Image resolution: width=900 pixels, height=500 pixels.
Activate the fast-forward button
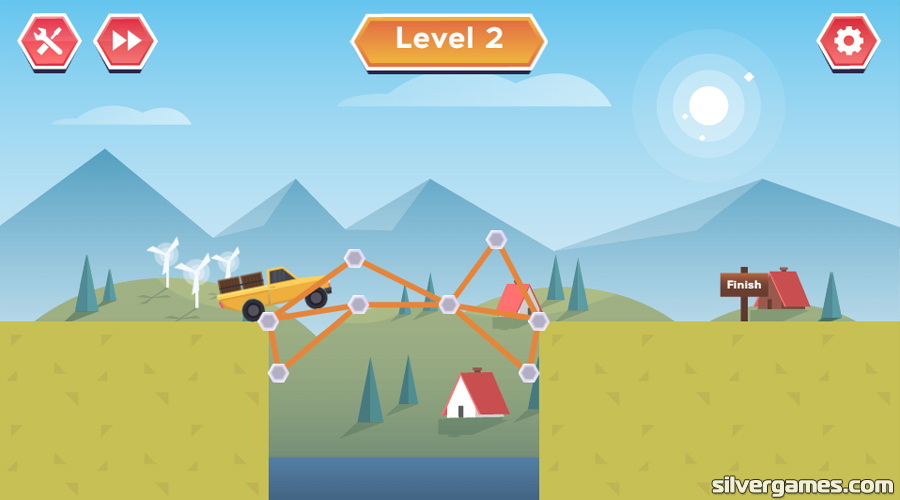pos(125,41)
